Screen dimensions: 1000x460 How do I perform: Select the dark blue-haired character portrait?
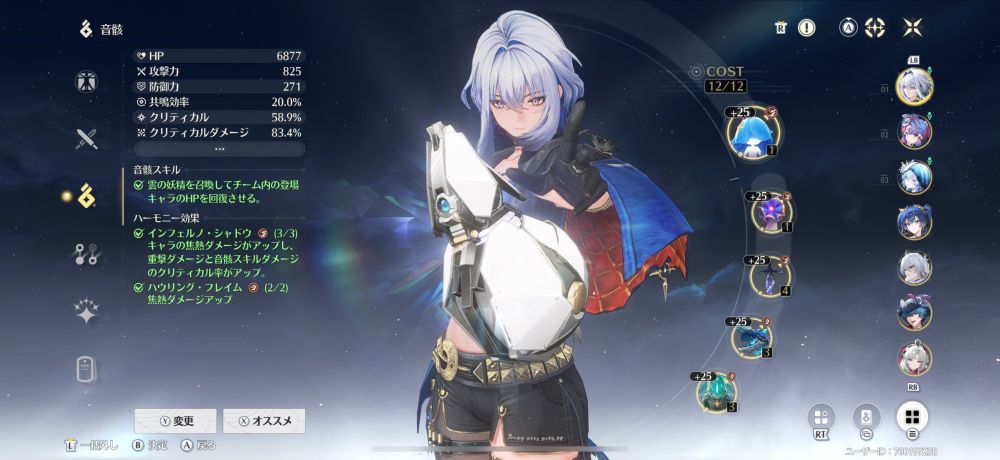click(x=914, y=222)
